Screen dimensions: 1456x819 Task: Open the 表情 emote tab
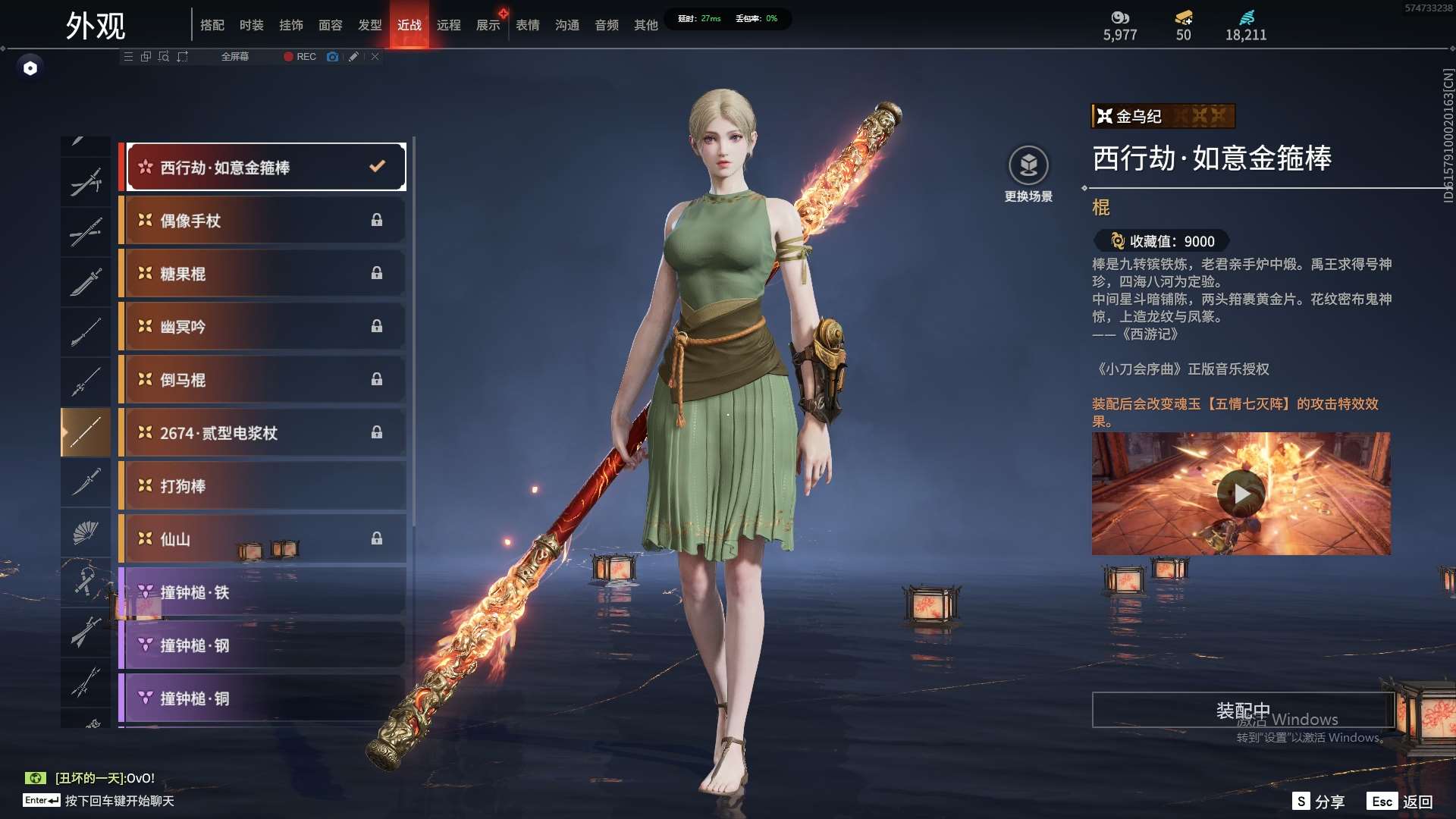pos(528,25)
